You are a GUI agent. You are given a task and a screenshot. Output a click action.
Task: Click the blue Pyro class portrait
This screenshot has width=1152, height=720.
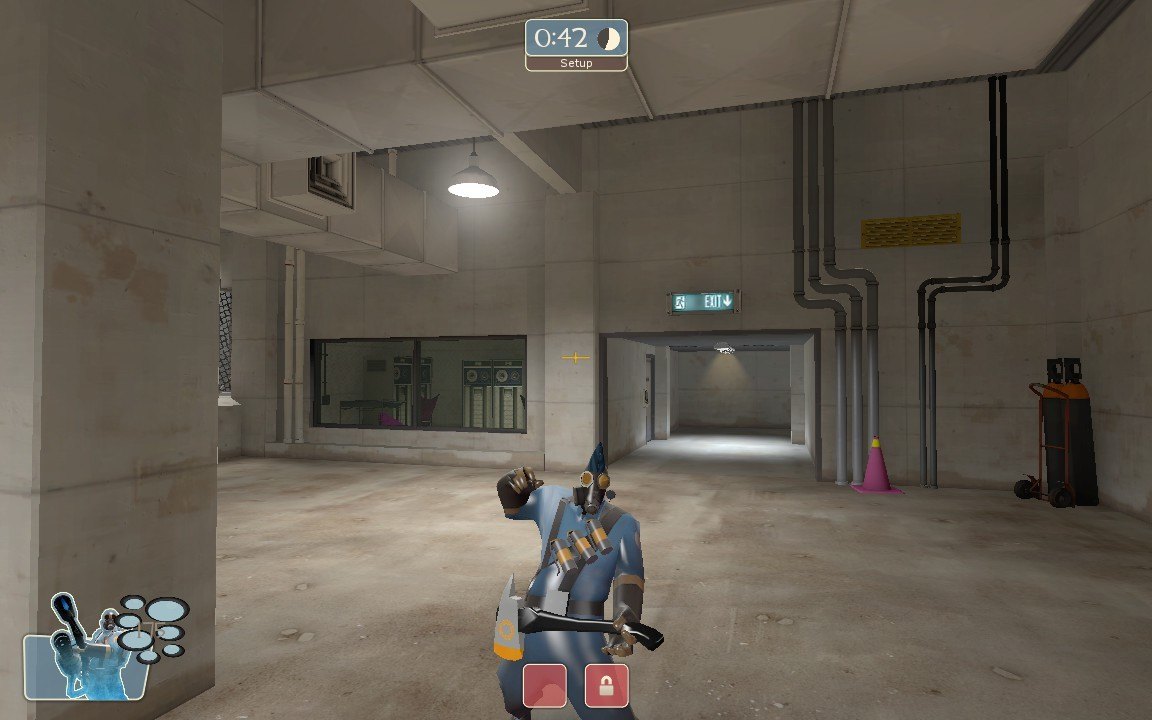click(88, 650)
